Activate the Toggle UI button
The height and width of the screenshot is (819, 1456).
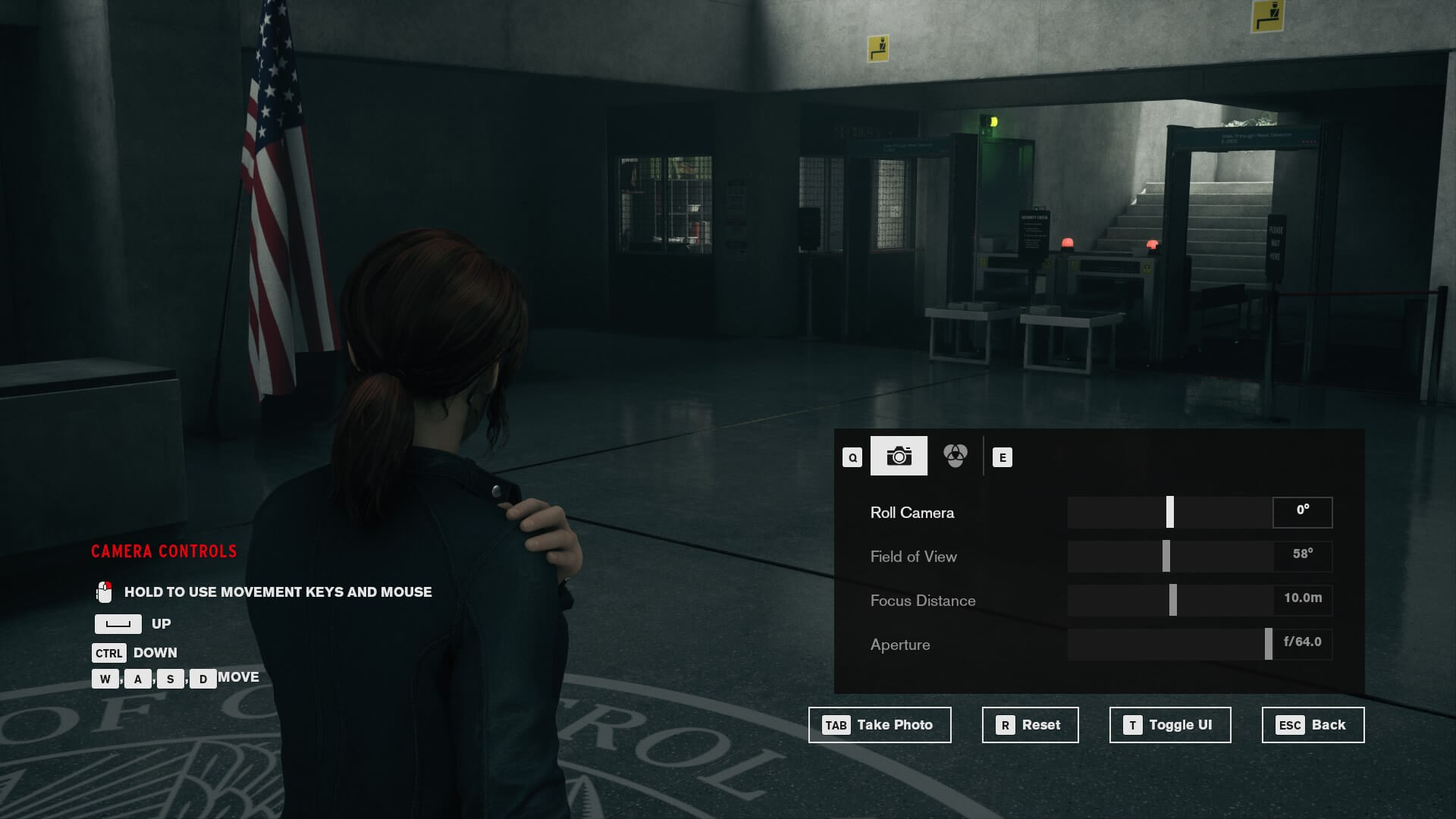click(x=1169, y=725)
